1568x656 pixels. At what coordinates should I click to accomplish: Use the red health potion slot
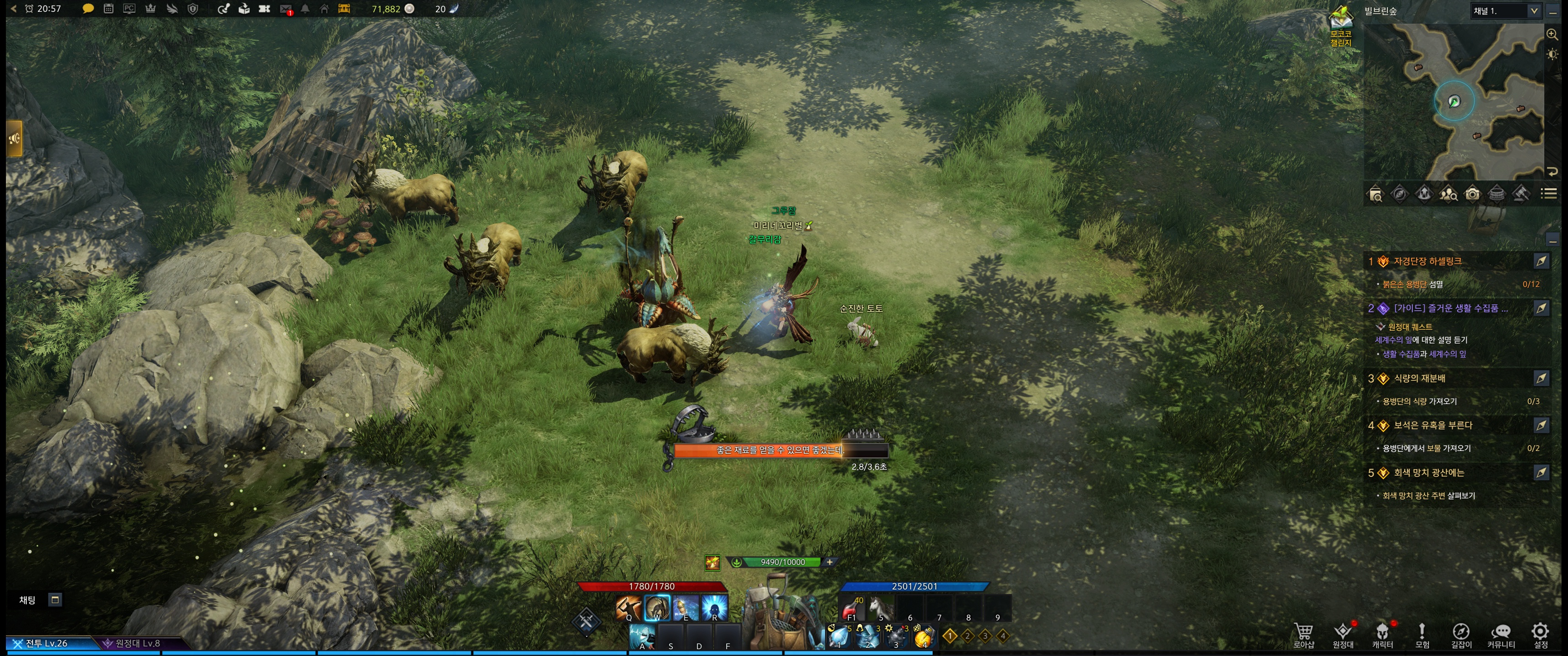[x=851, y=608]
